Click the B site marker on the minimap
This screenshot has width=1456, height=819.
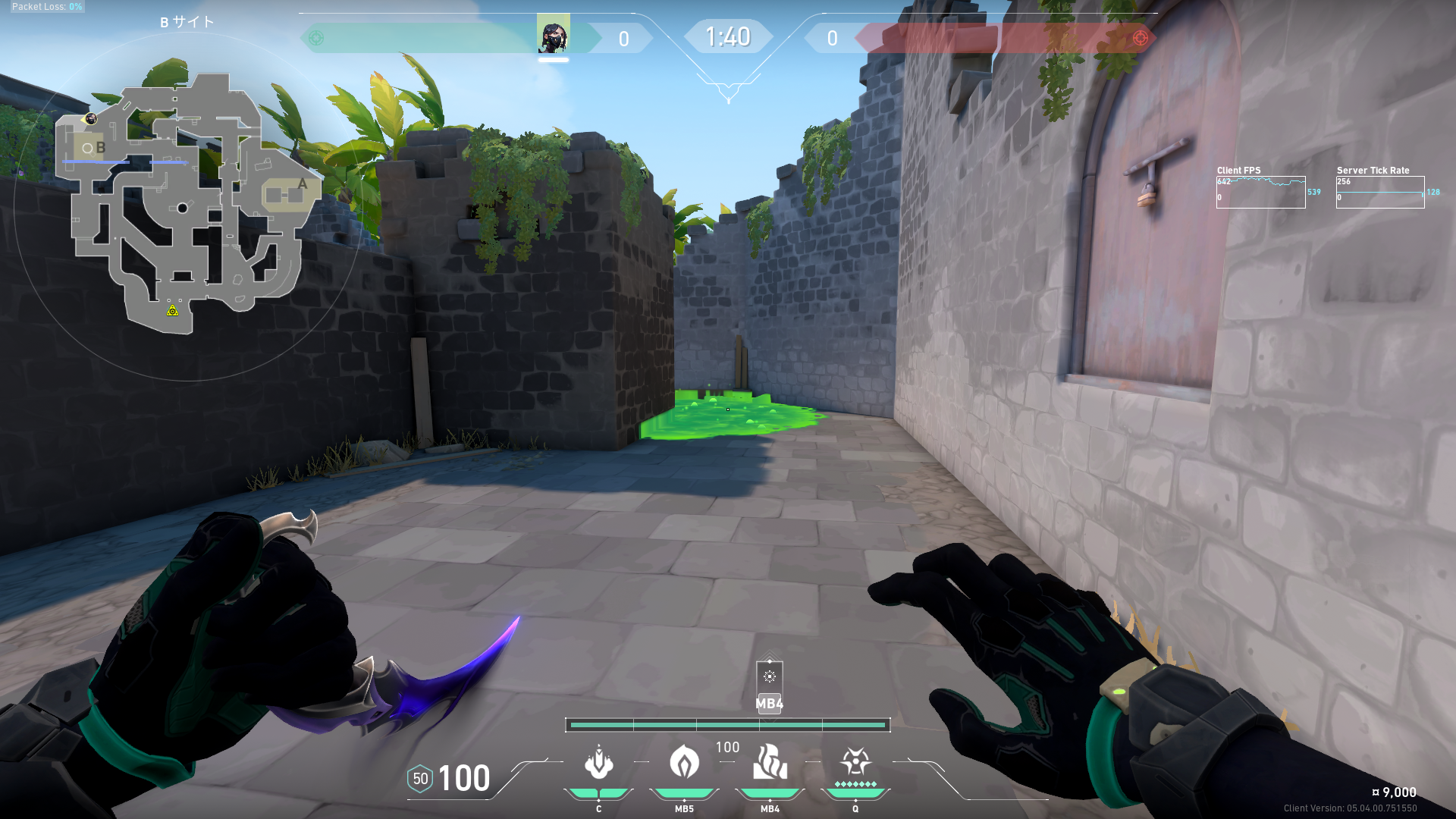100,148
